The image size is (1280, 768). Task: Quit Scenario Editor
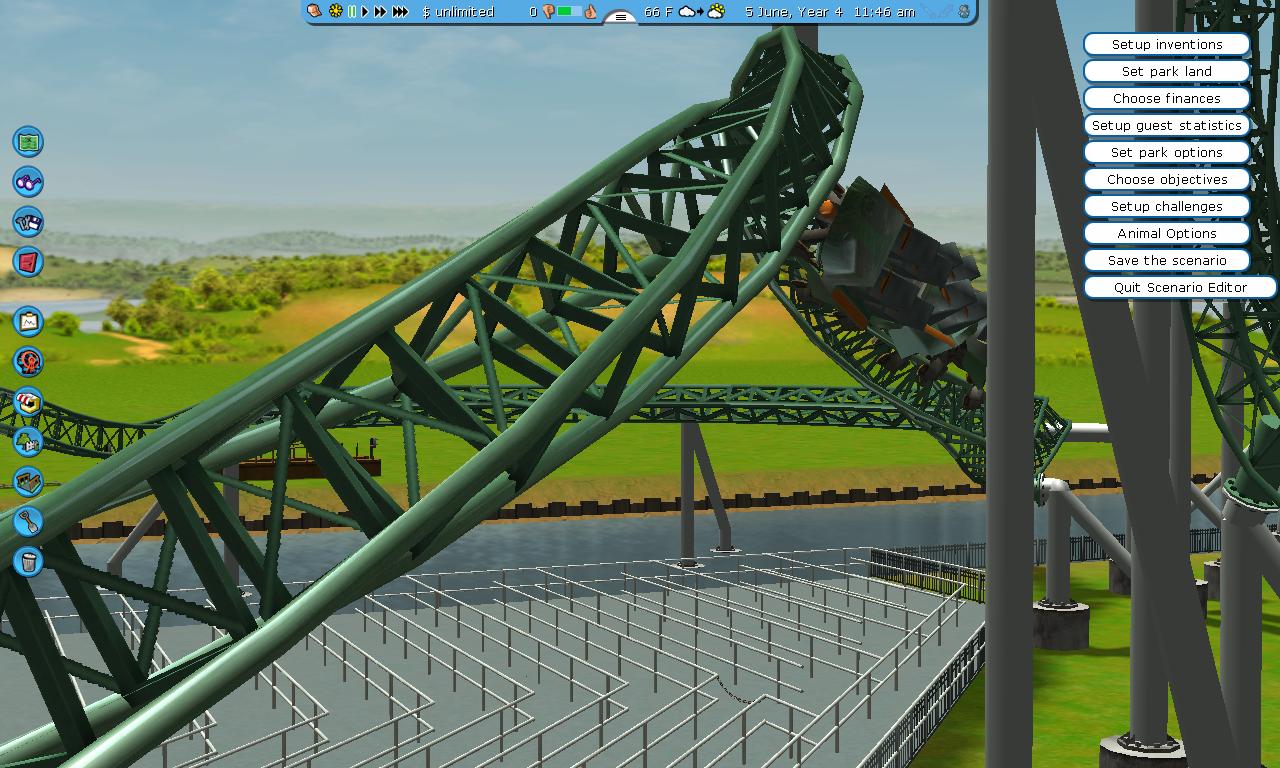pos(1180,288)
